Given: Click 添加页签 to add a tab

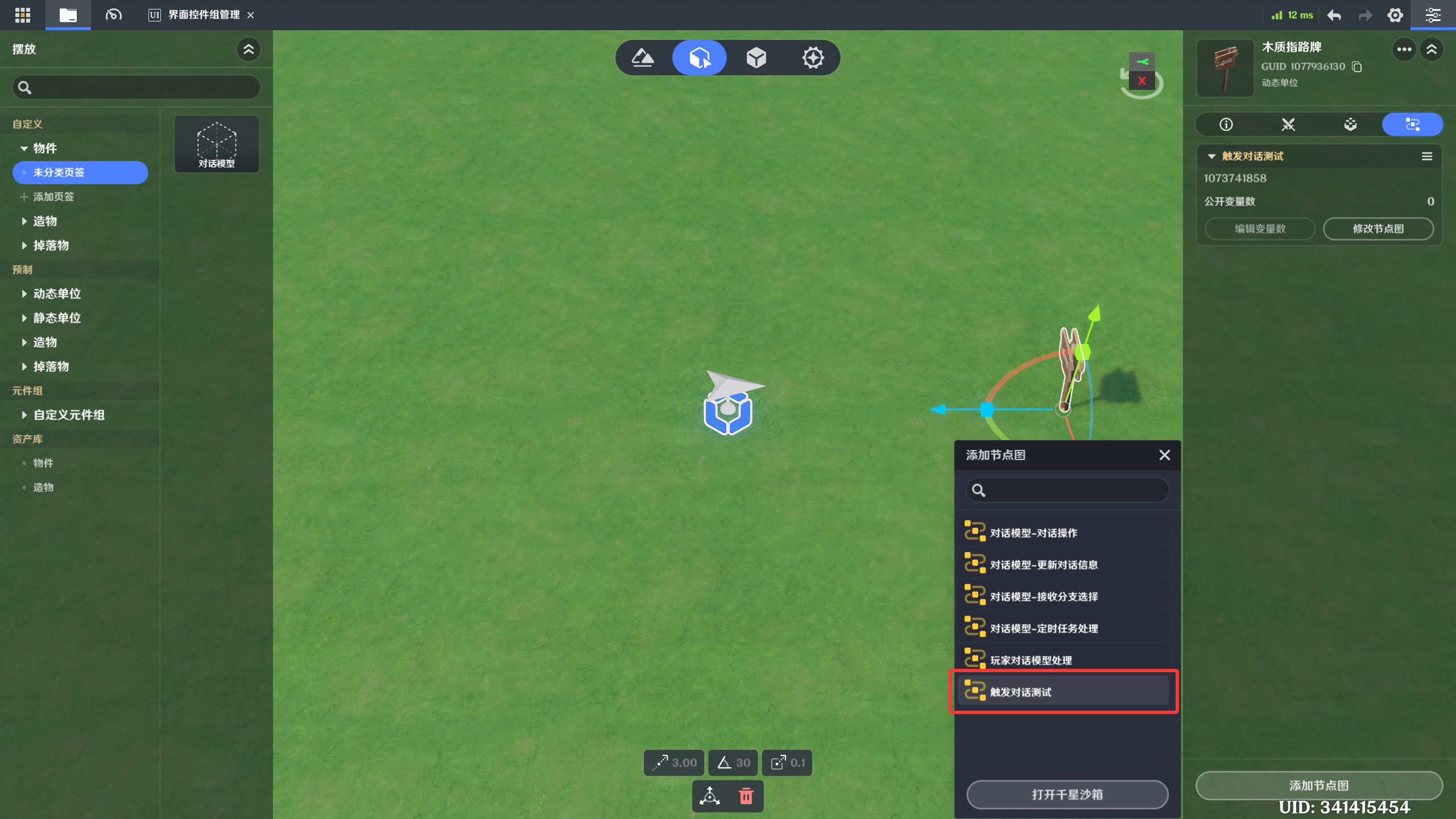Looking at the screenshot, I should (x=53, y=197).
